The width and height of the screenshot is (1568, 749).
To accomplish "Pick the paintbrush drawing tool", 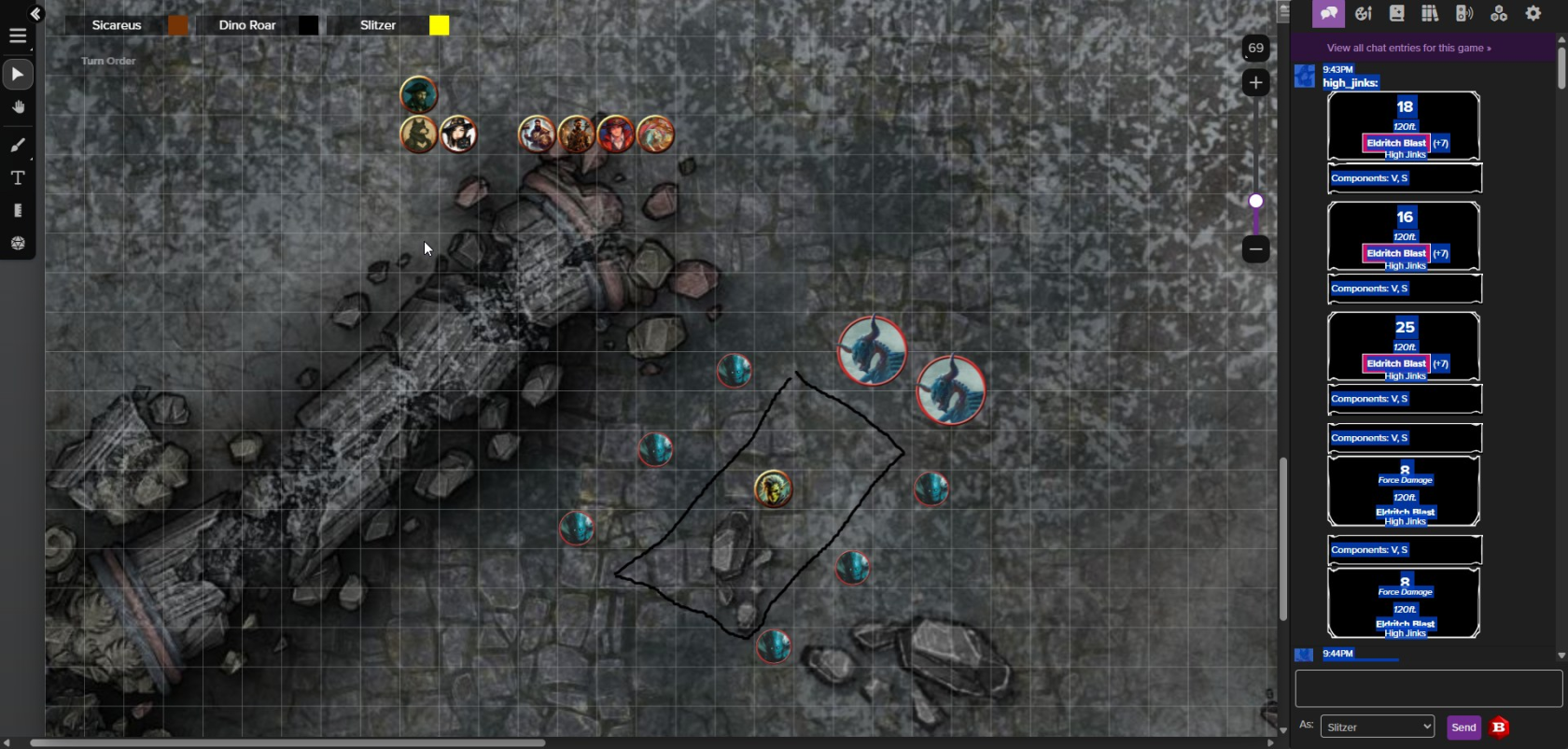I will coord(18,145).
